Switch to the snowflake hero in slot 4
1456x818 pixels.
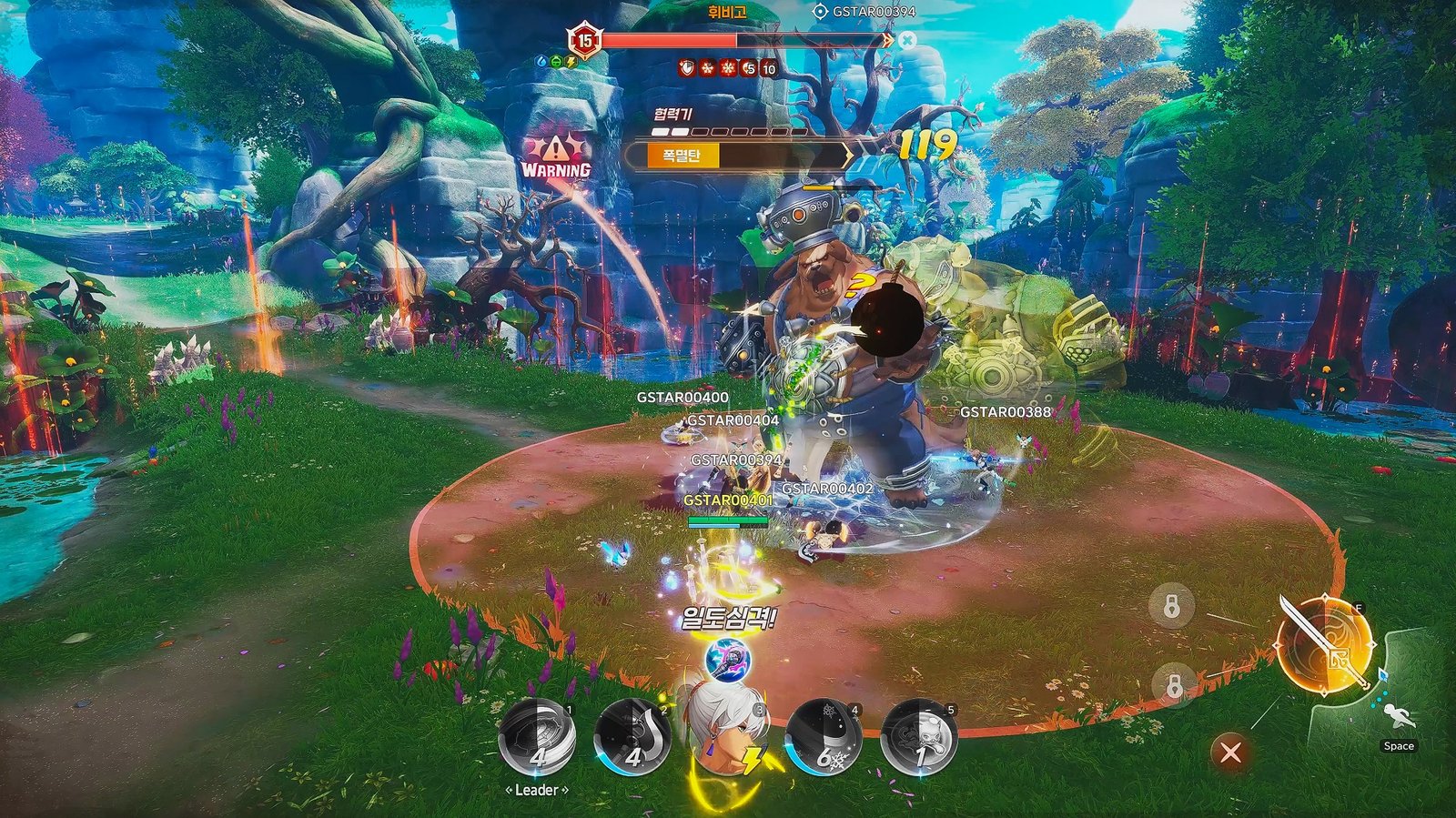(x=824, y=738)
